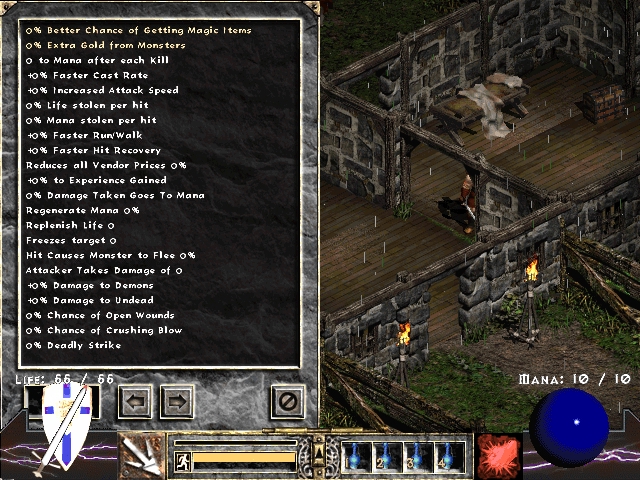Open the red right-click skill icon
640x480 pixels.
click(498, 456)
